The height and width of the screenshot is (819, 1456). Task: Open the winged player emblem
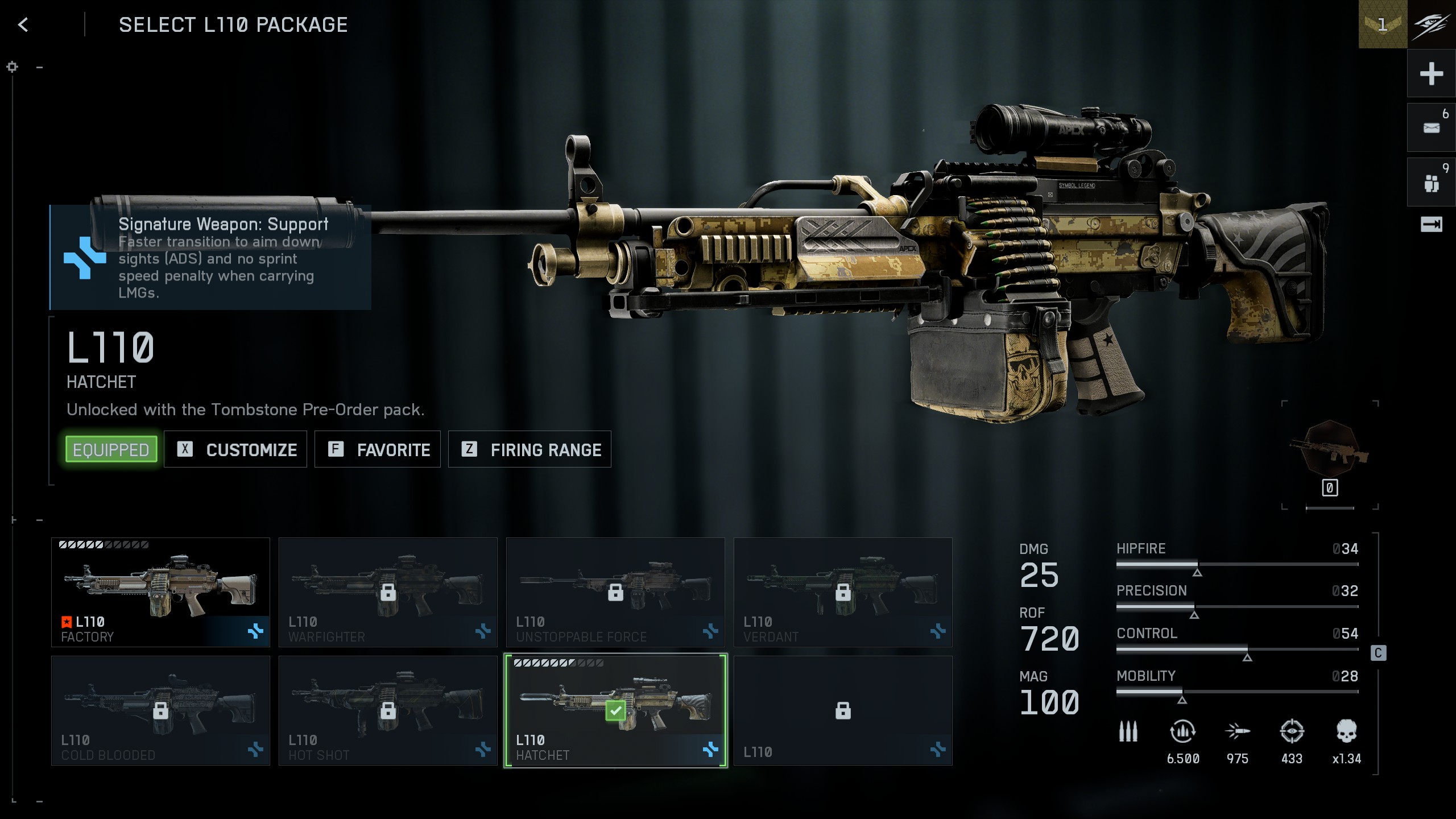1432,24
